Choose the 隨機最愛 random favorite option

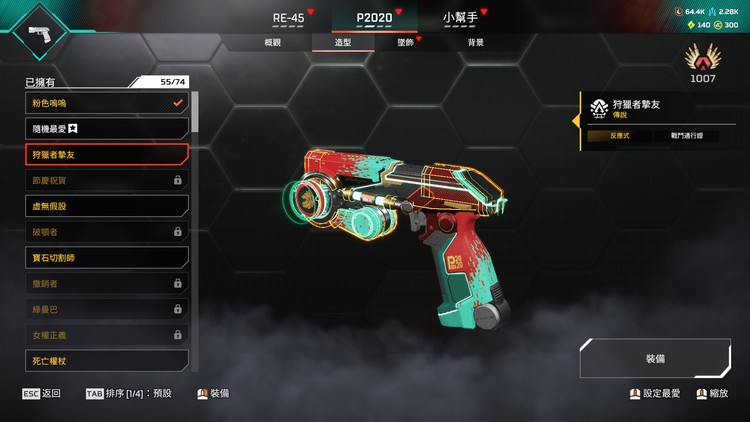(107, 129)
